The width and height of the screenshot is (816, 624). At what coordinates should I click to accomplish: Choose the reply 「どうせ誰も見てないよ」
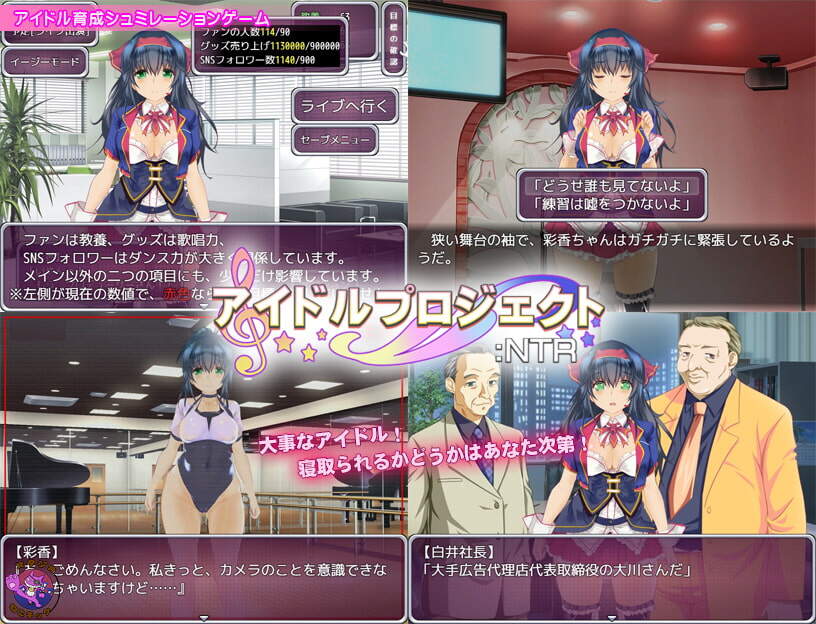click(x=612, y=184)
